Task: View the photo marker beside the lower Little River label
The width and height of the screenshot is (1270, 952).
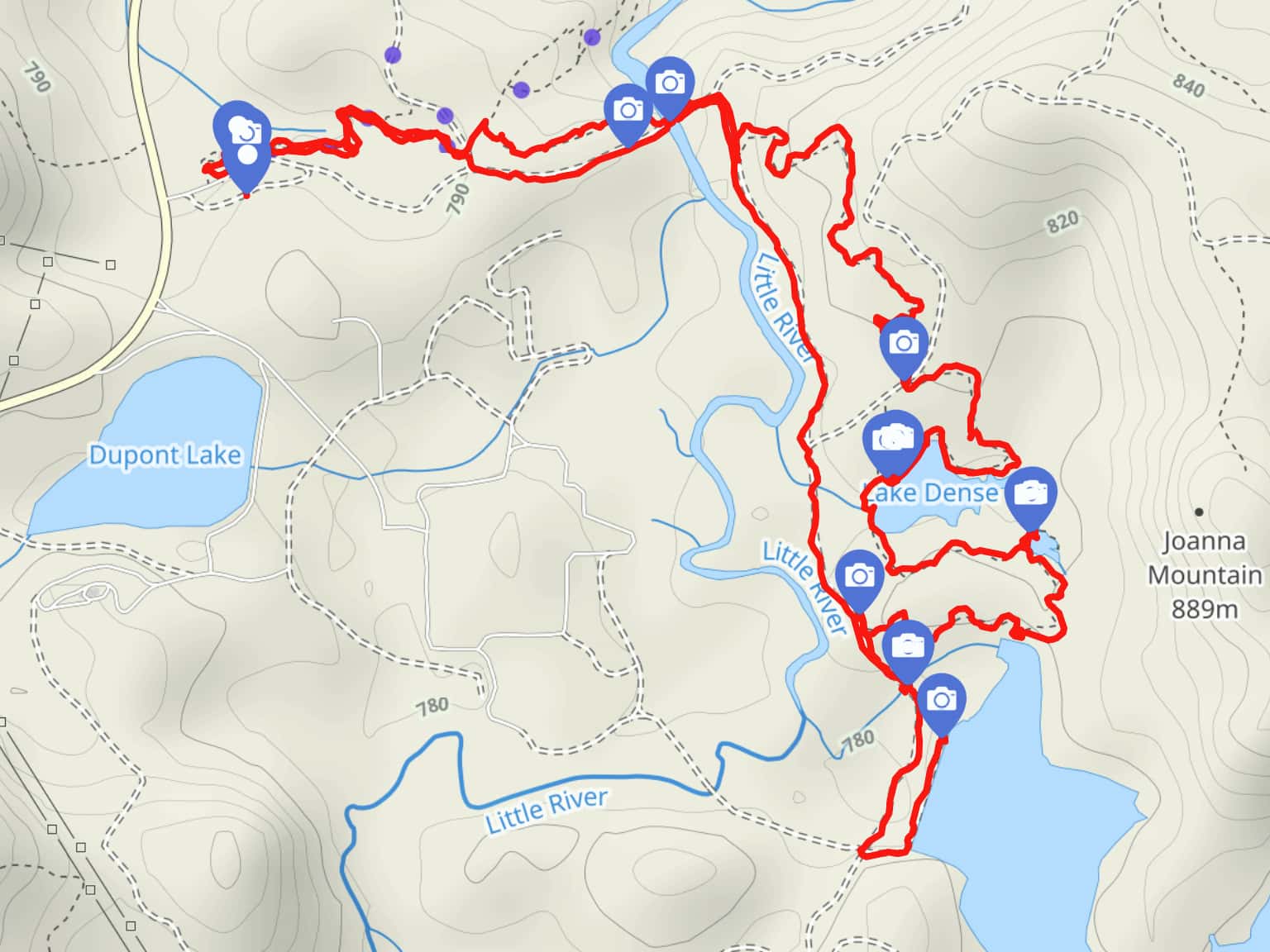Action: pyautogui.click(x=859, y=575)
